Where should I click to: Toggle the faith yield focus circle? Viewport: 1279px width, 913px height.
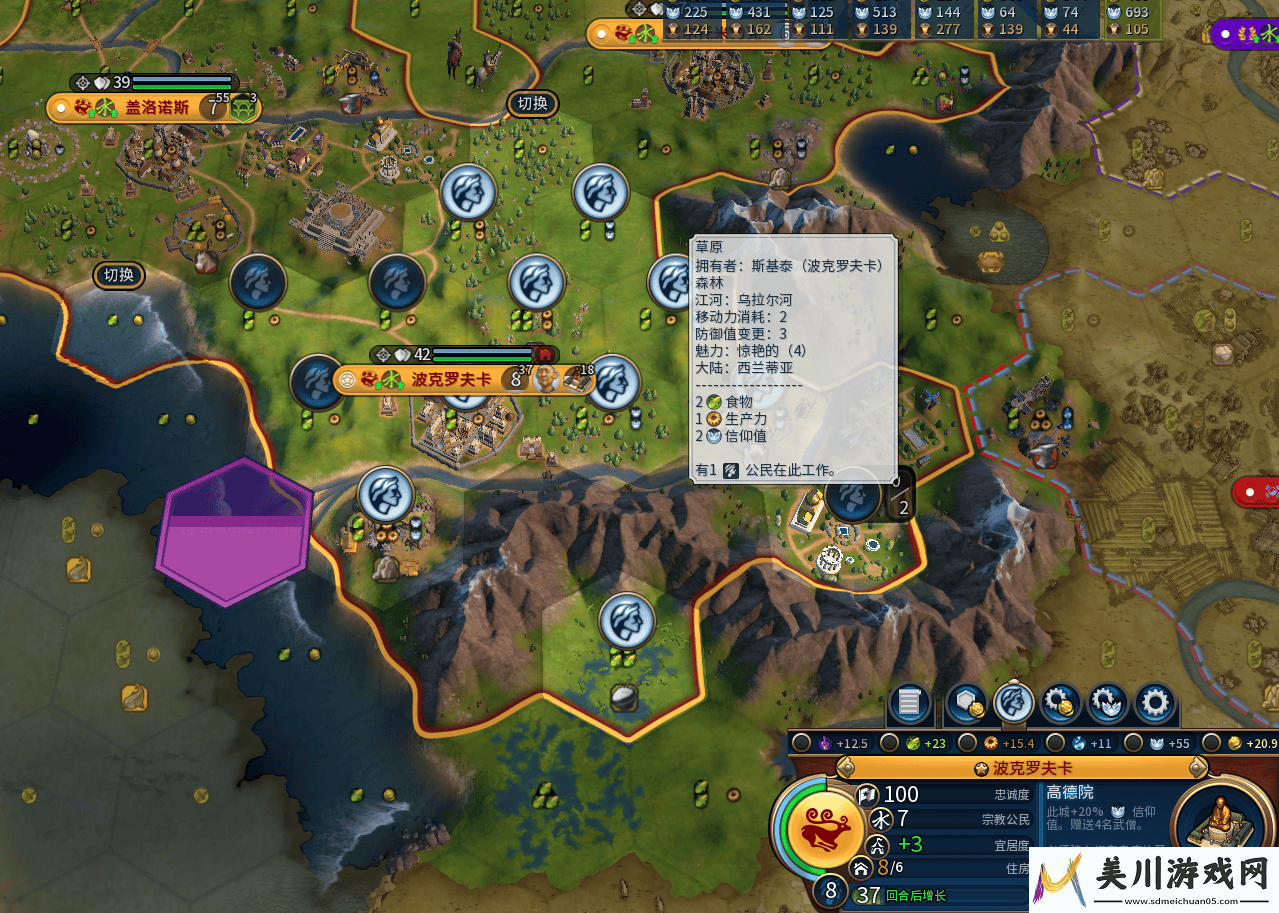[x=1131, y=743]
